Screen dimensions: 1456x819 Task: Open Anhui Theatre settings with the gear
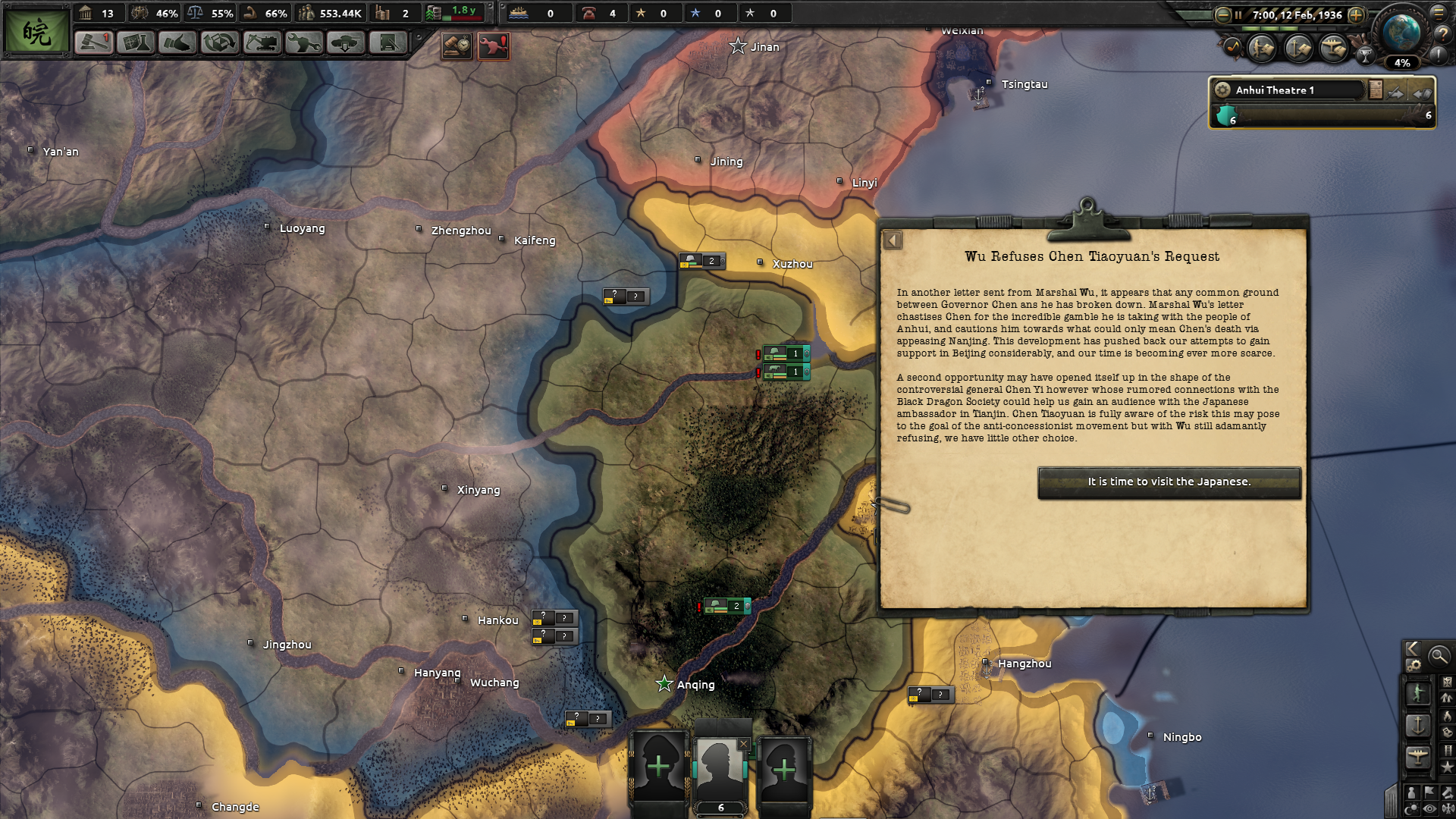(1222, 89)
